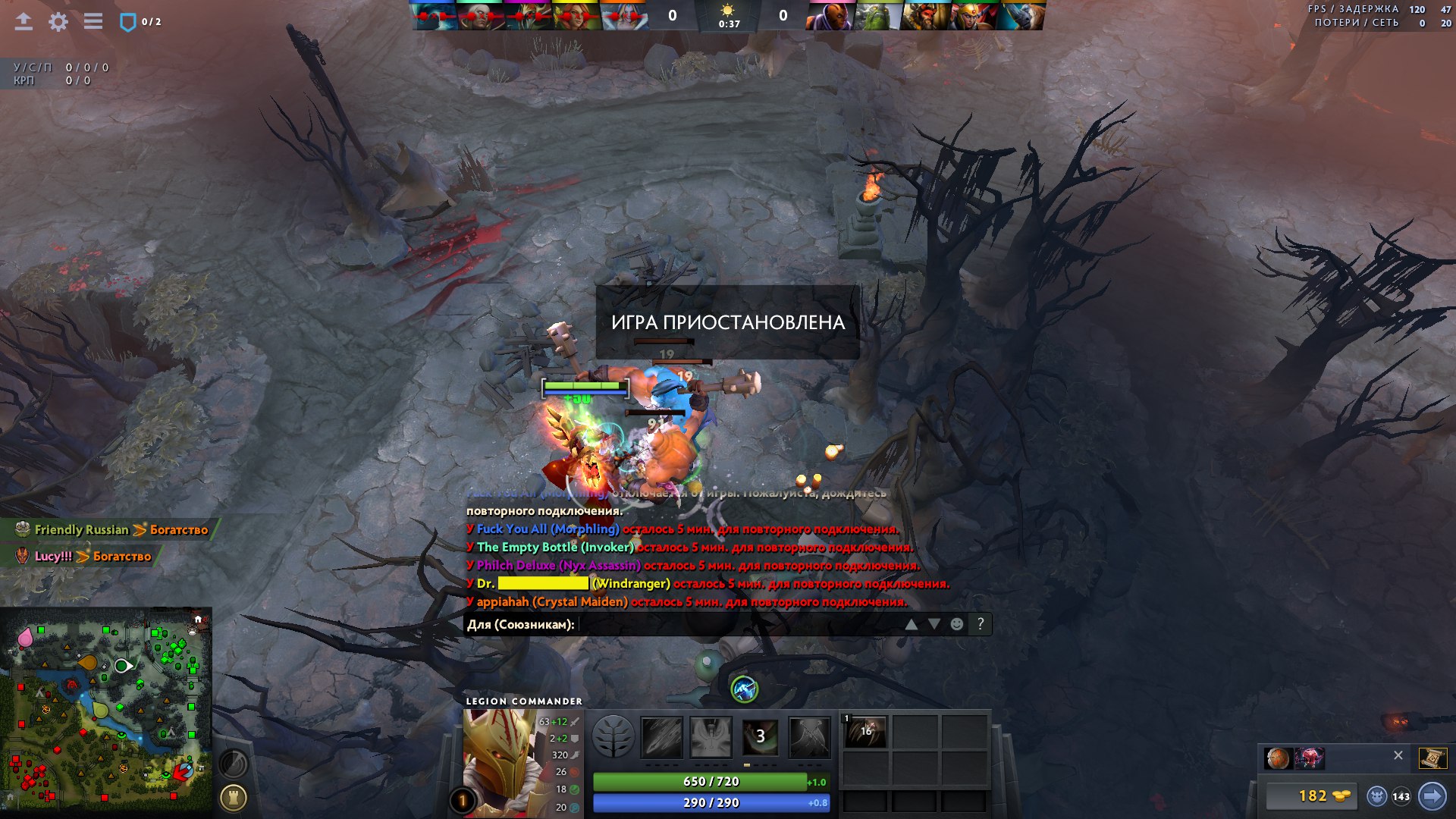Screen dimensions: 1456x819
Task: Click the upload arrow dashboard button
Action: pos(24,21)
